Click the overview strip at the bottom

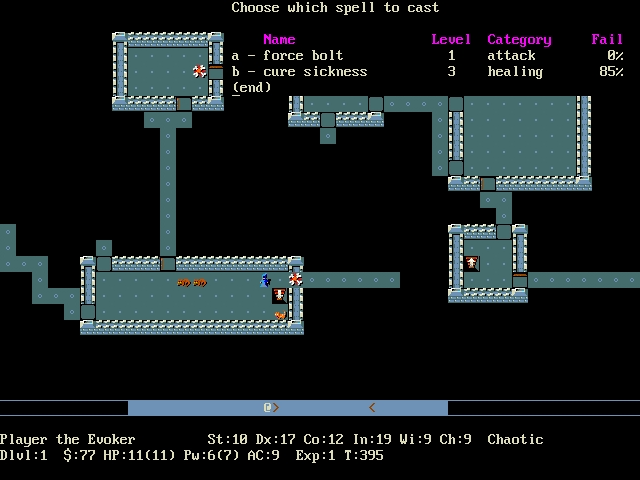click(288, 408)
